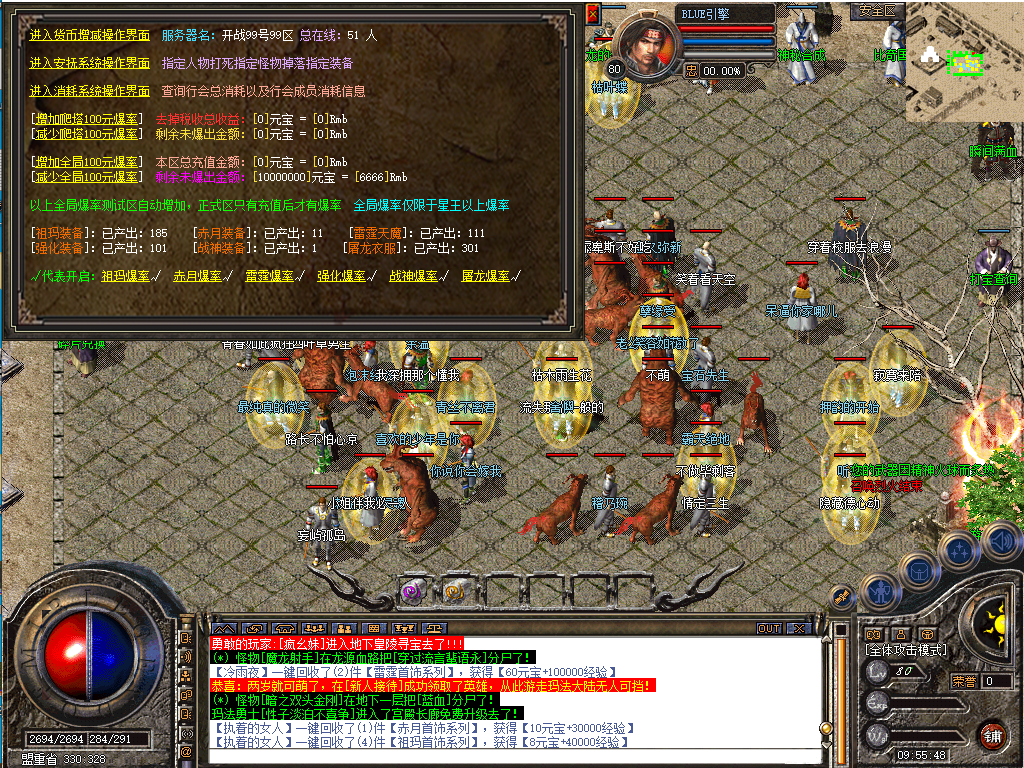Toggle 屠龙爆率 drop rate
This screenshot has height=768, width=1024.
coord(486,276)
